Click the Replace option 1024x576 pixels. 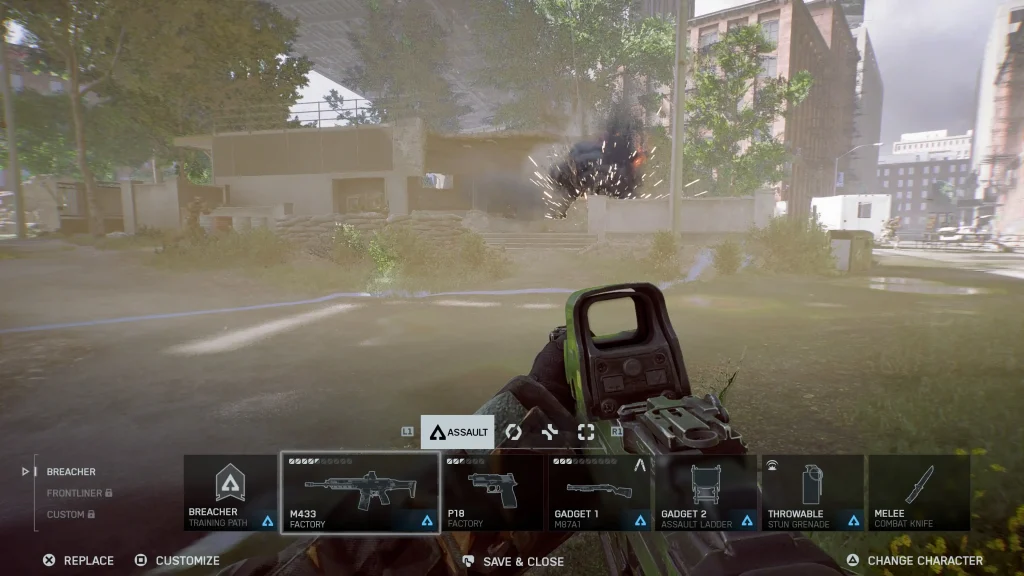pos(78,561)
